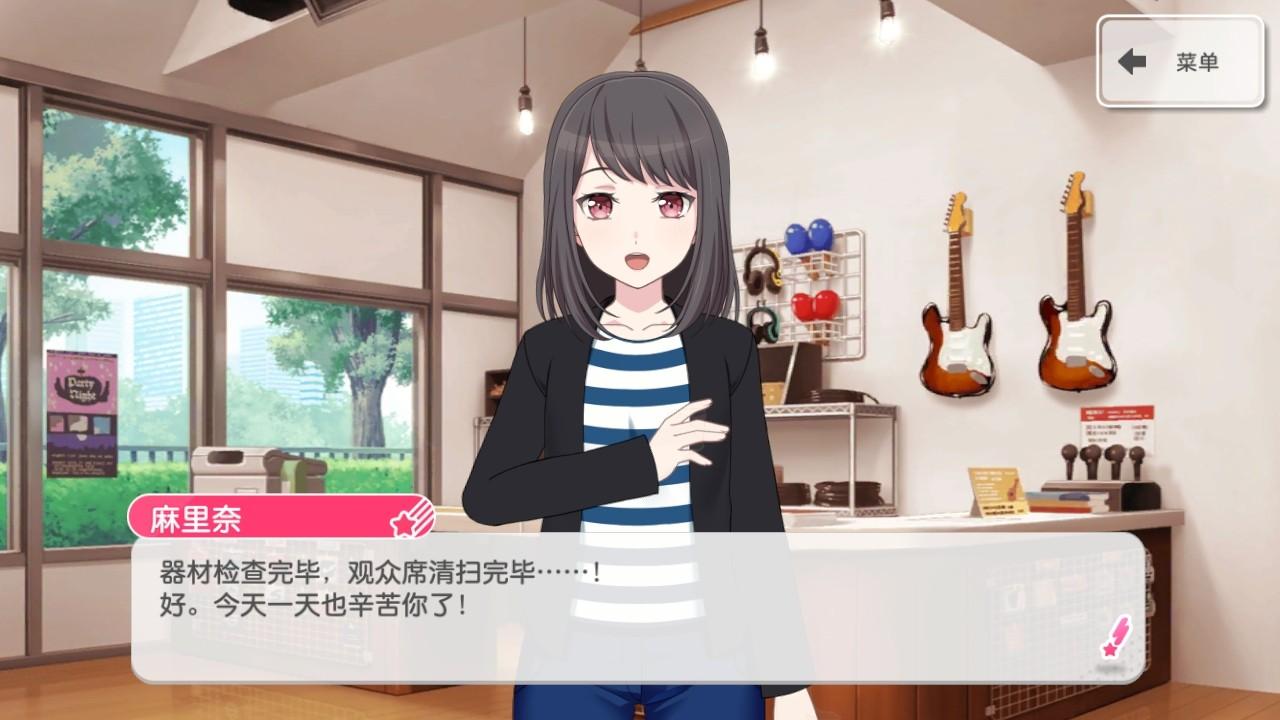Image resolution: width=1280 pixels, height=720 pixels.
Task: Click the back arrow icon in the menu button
Action: click(x=1131, y=62)
